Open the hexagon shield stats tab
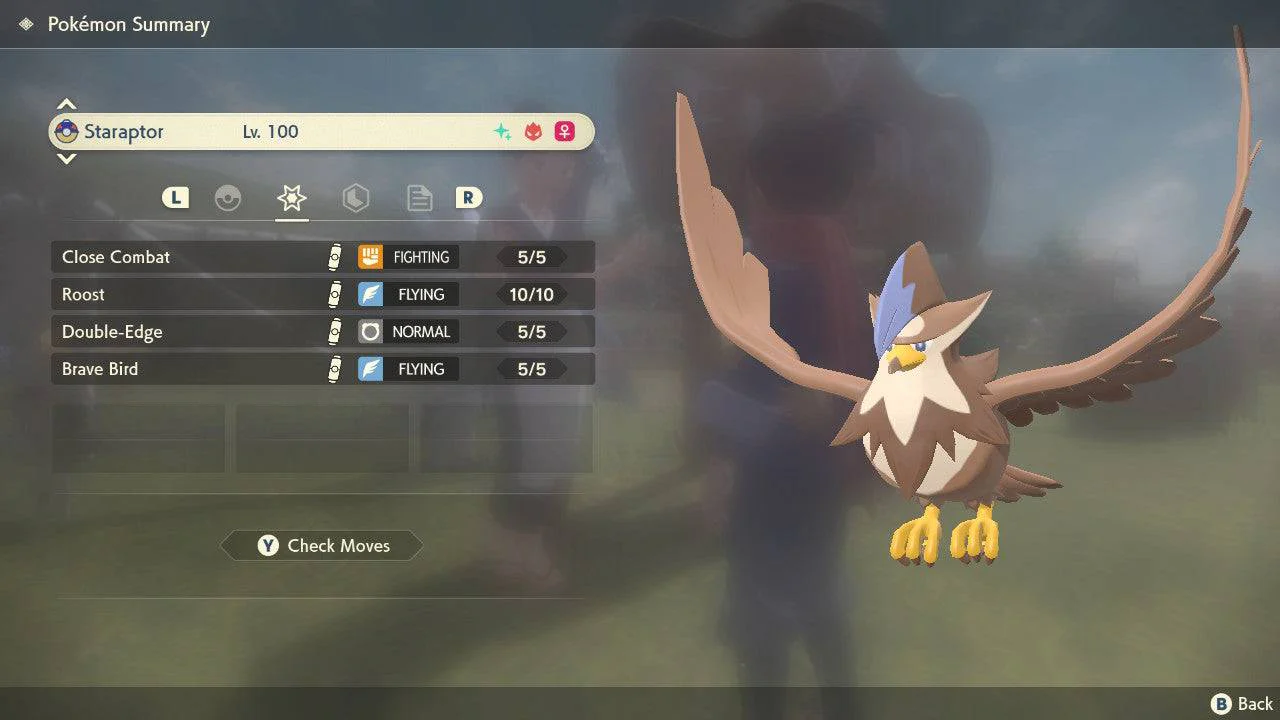1280x720 pixels. coord(355,198)
